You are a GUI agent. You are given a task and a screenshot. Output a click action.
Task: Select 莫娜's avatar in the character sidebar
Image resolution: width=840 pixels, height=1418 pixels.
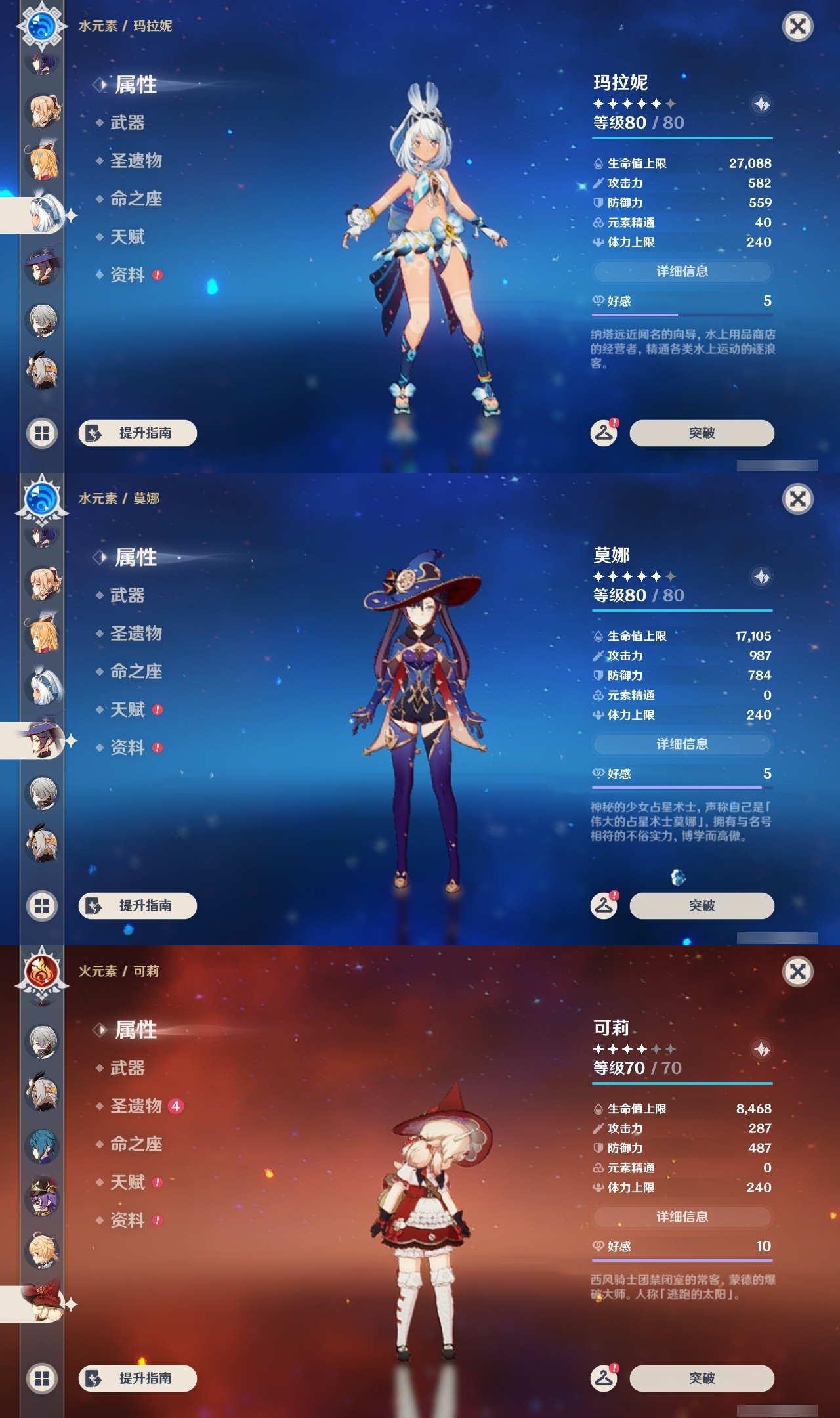pos(41,741)
